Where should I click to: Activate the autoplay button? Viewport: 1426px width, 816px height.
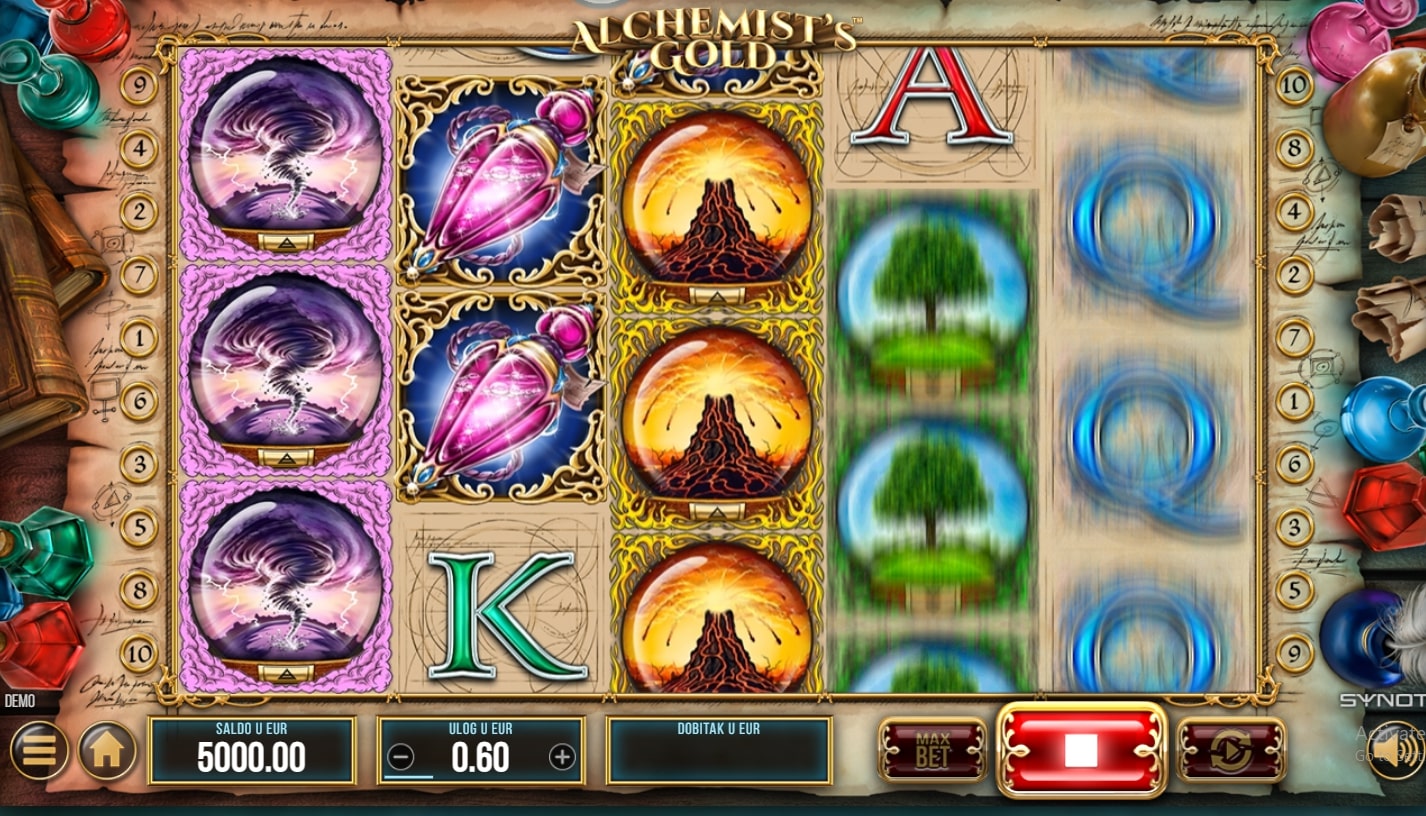[x=1231, y=750]
